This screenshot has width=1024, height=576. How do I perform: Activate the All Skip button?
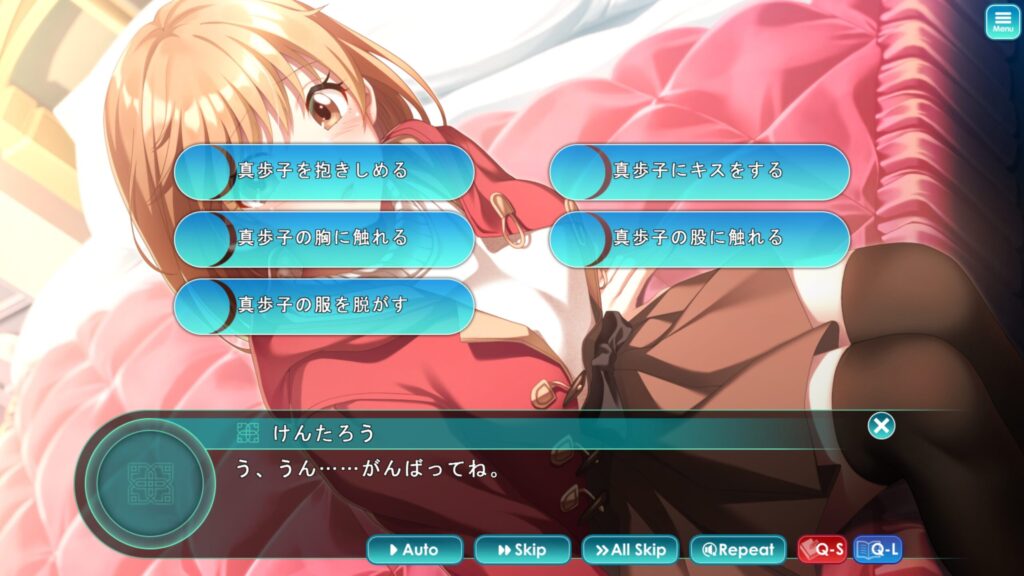[x=630, y=549]
